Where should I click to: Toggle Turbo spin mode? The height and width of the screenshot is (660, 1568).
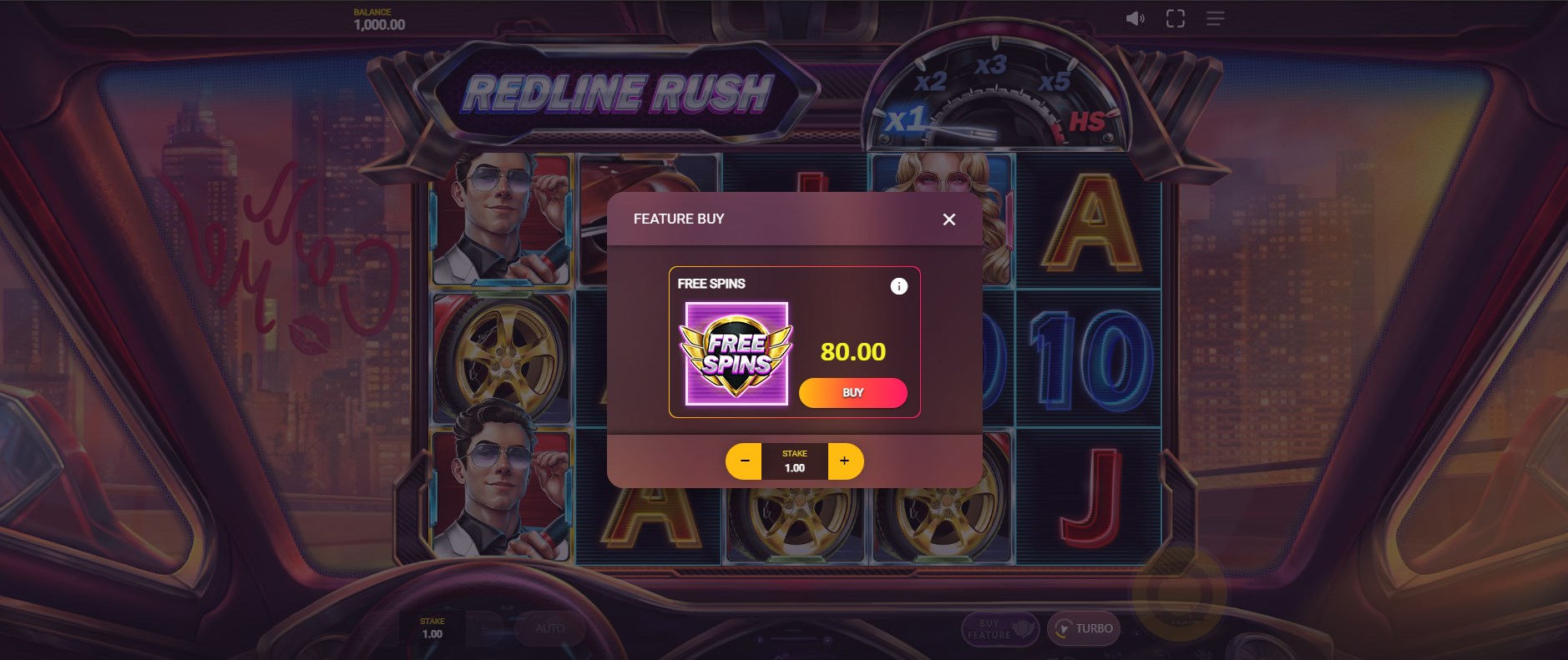1084,628
